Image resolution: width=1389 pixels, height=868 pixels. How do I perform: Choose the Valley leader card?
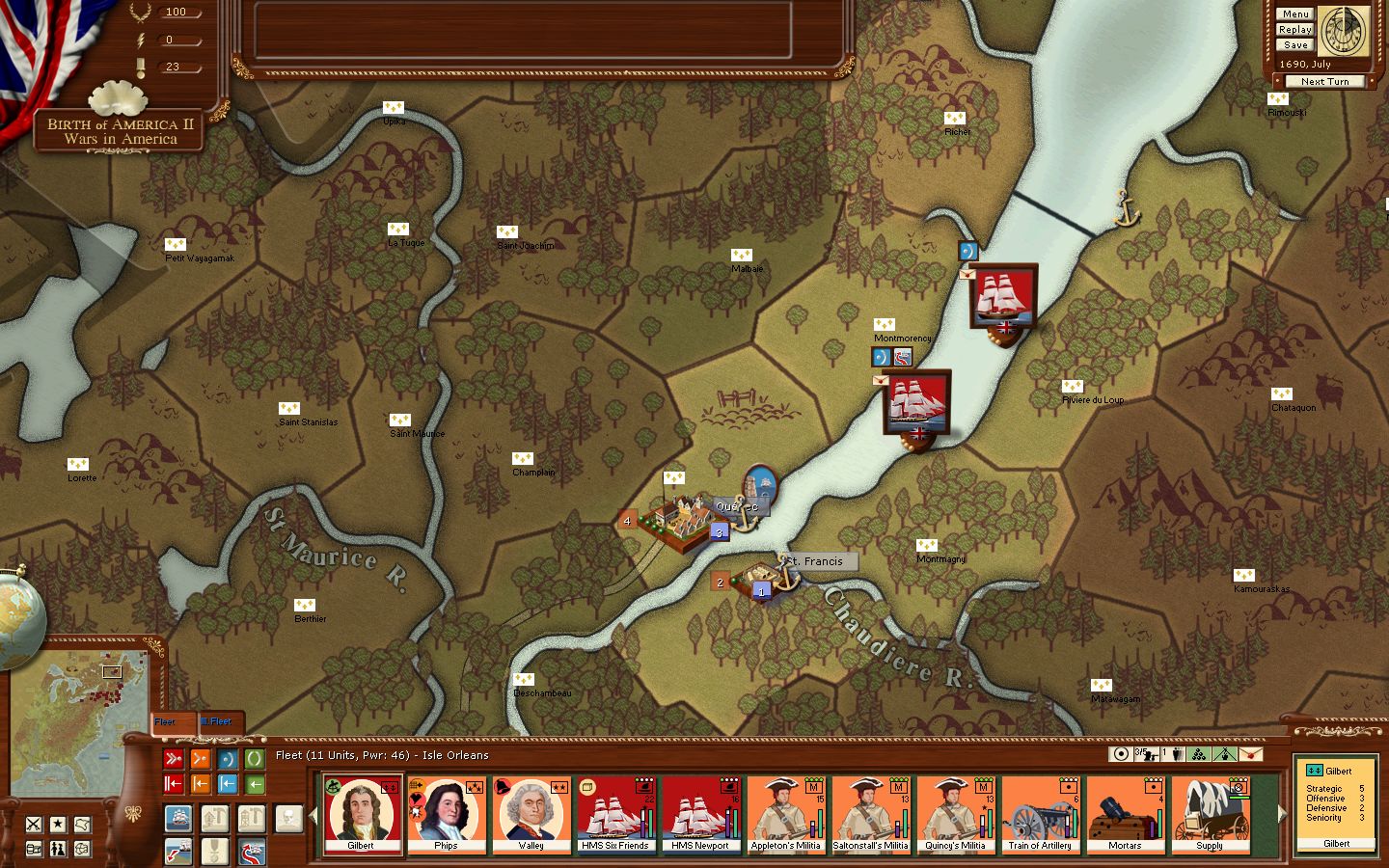[531, 815]
